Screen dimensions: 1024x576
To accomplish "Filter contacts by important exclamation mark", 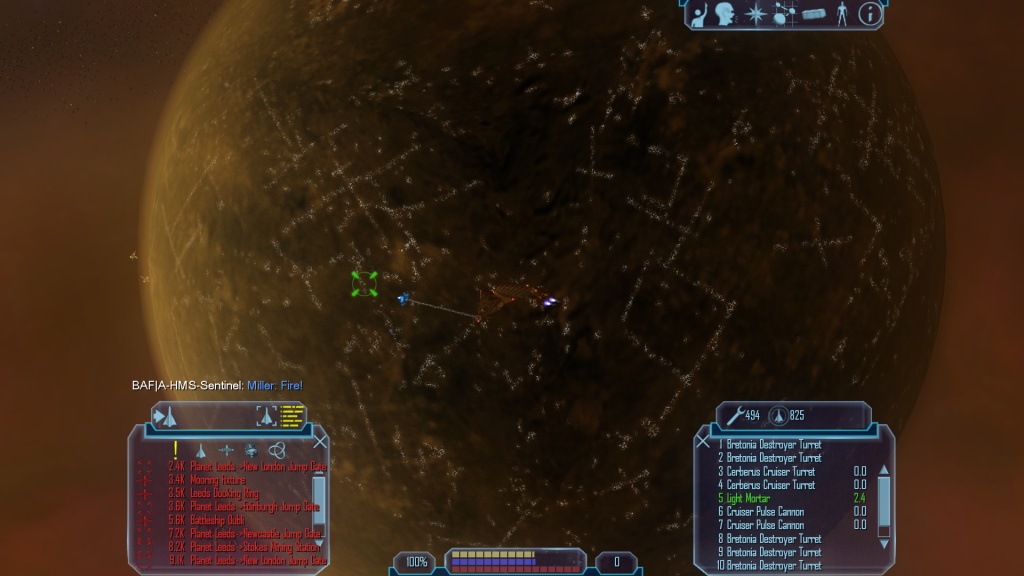I will [176, 450].
